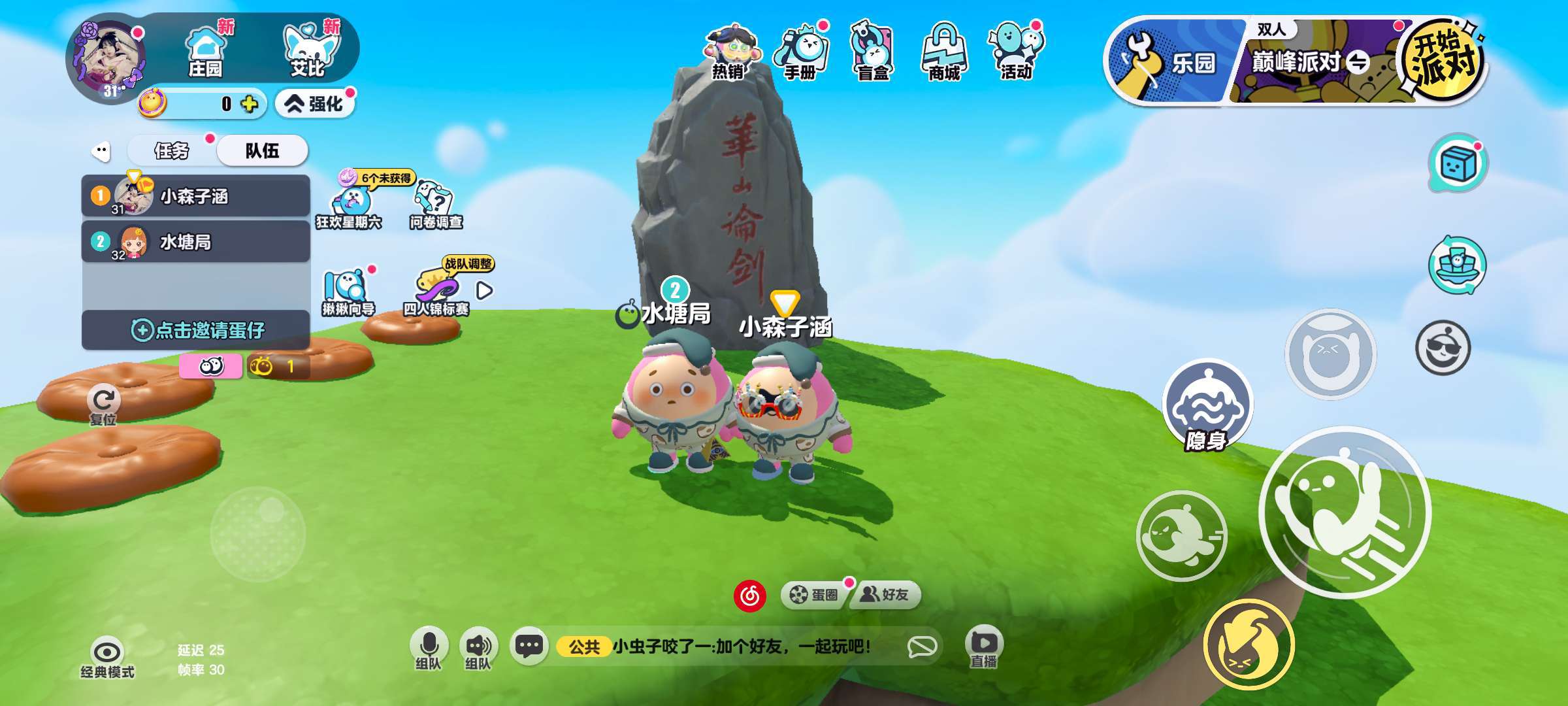1568x706 pixels.
Task: Tap 点击邀请蛋仔 to invite a player
Action: 196,330
